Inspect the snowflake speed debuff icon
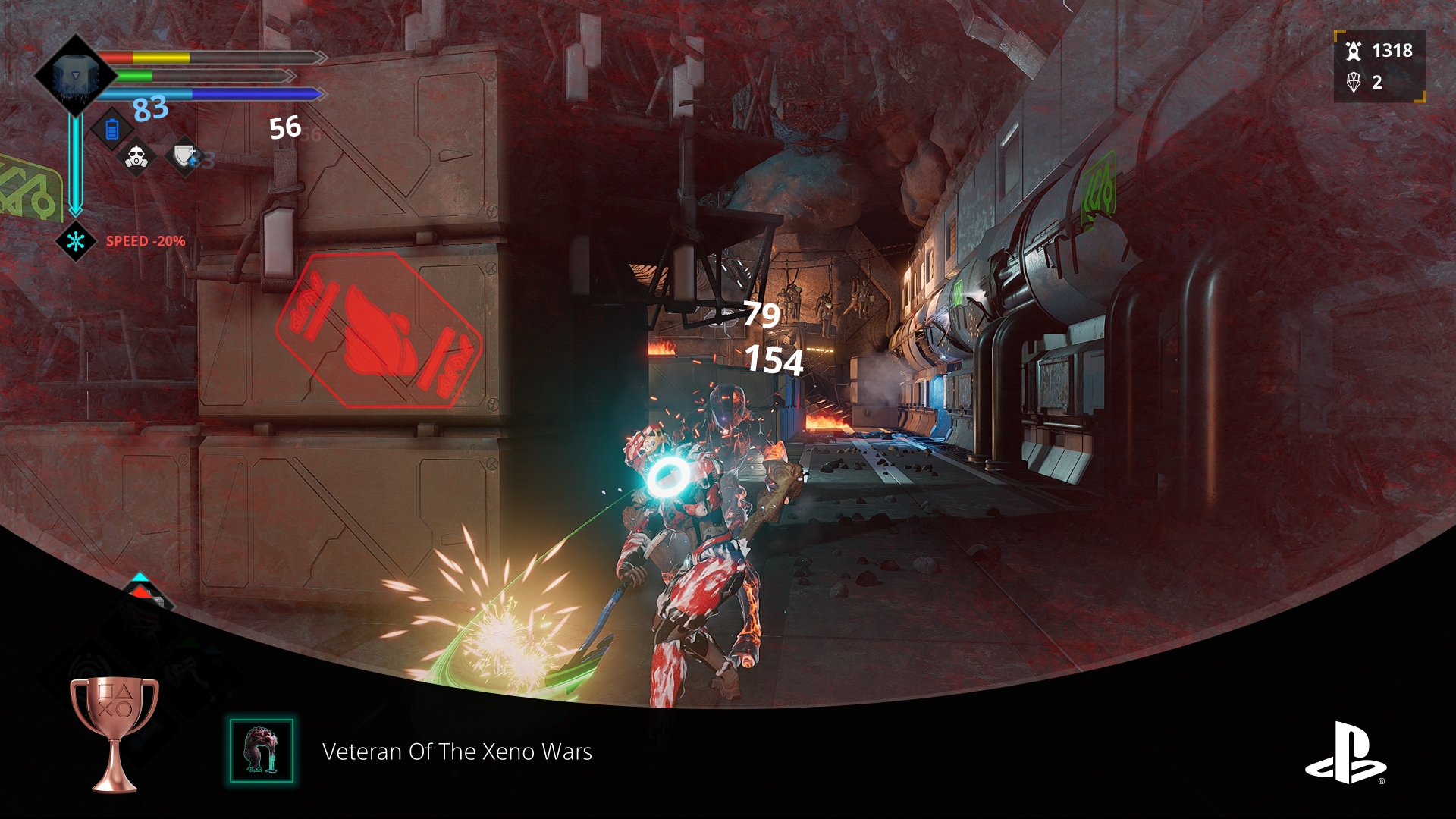Viewport: 1456px width, 819px height. tap(76, 241)
